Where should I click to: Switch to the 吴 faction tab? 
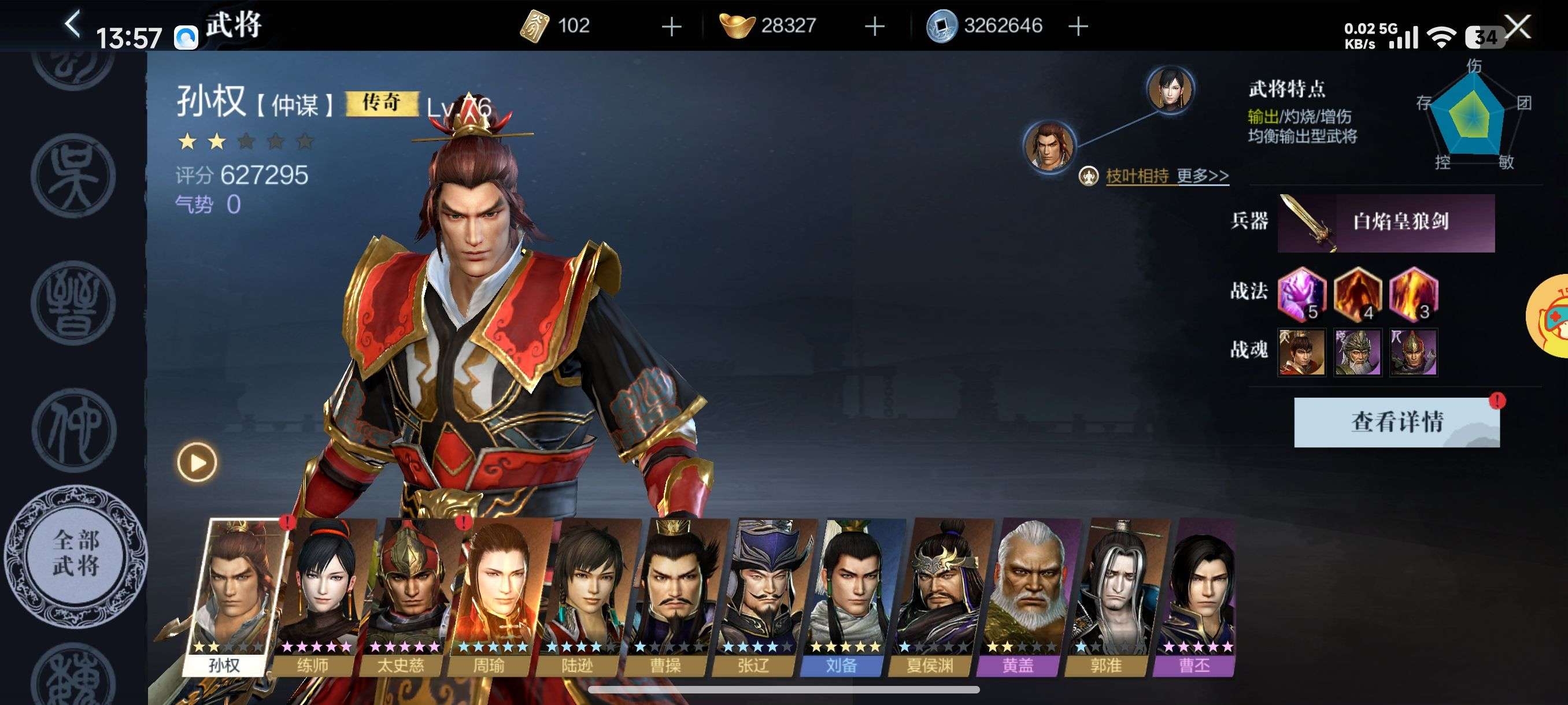[73, 176]
